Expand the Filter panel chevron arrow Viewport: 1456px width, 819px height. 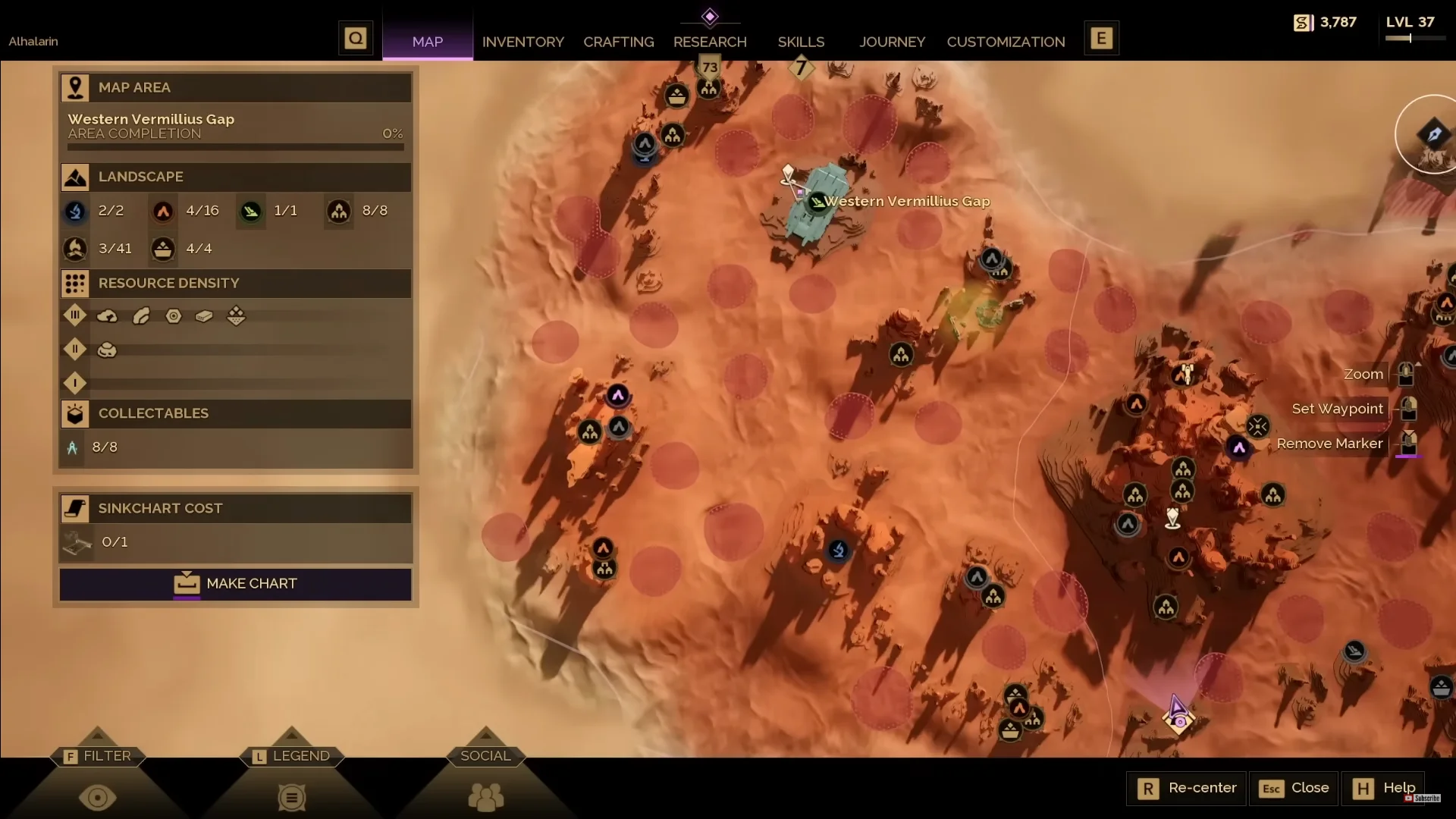(98, 734)
